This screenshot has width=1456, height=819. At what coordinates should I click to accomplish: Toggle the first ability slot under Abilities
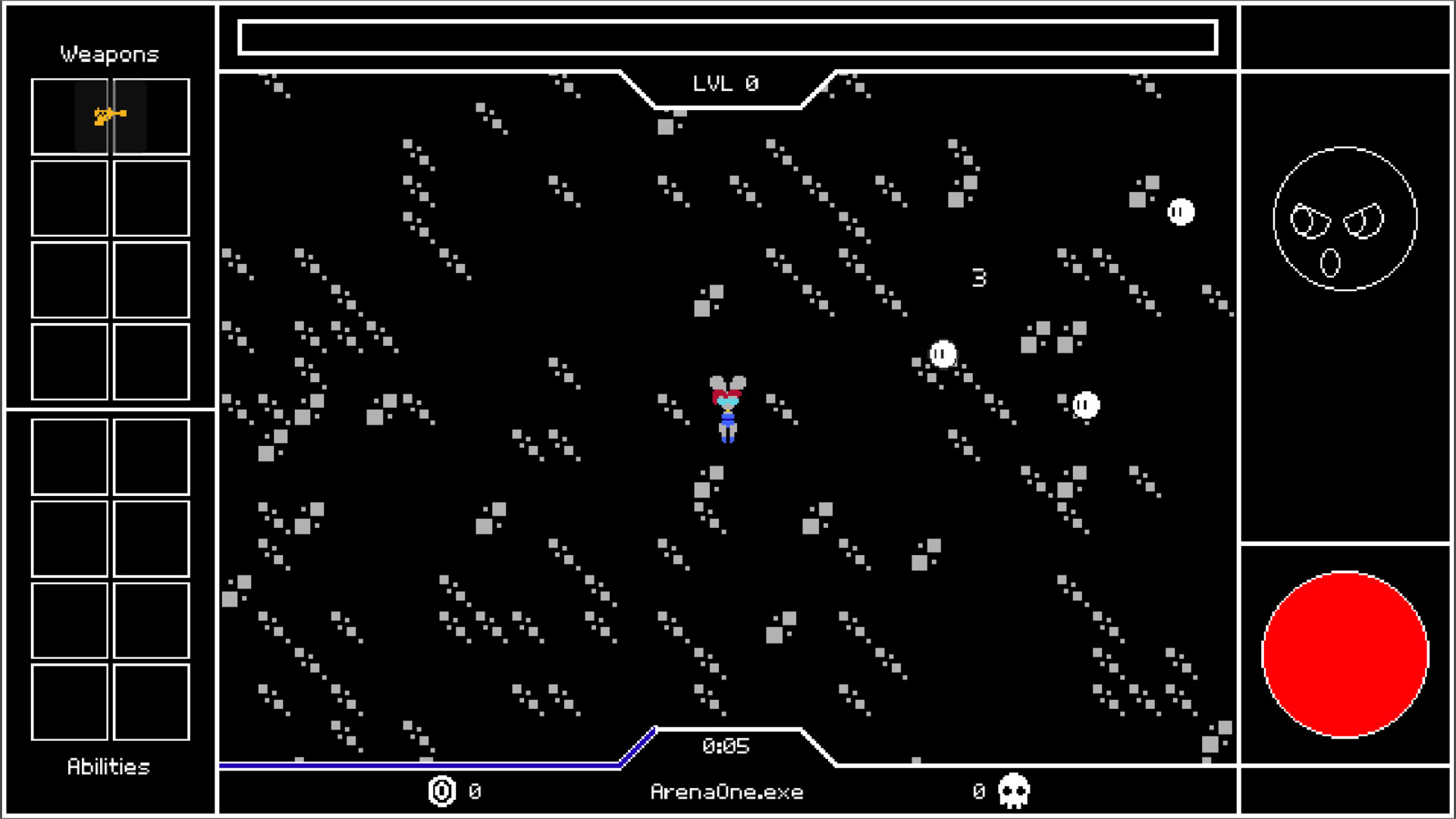[69, 457]
